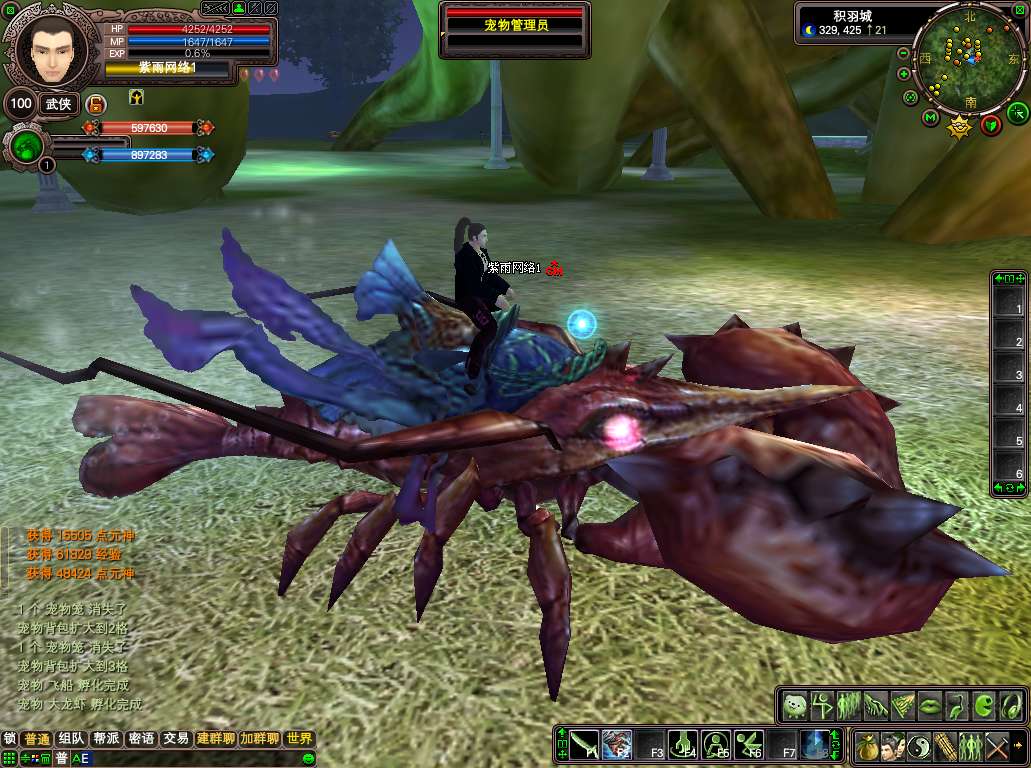This screenshot has height=768, width=1031.
Task: Open the 密语 whisper channel tab
Action: click(x=141, y=739)
